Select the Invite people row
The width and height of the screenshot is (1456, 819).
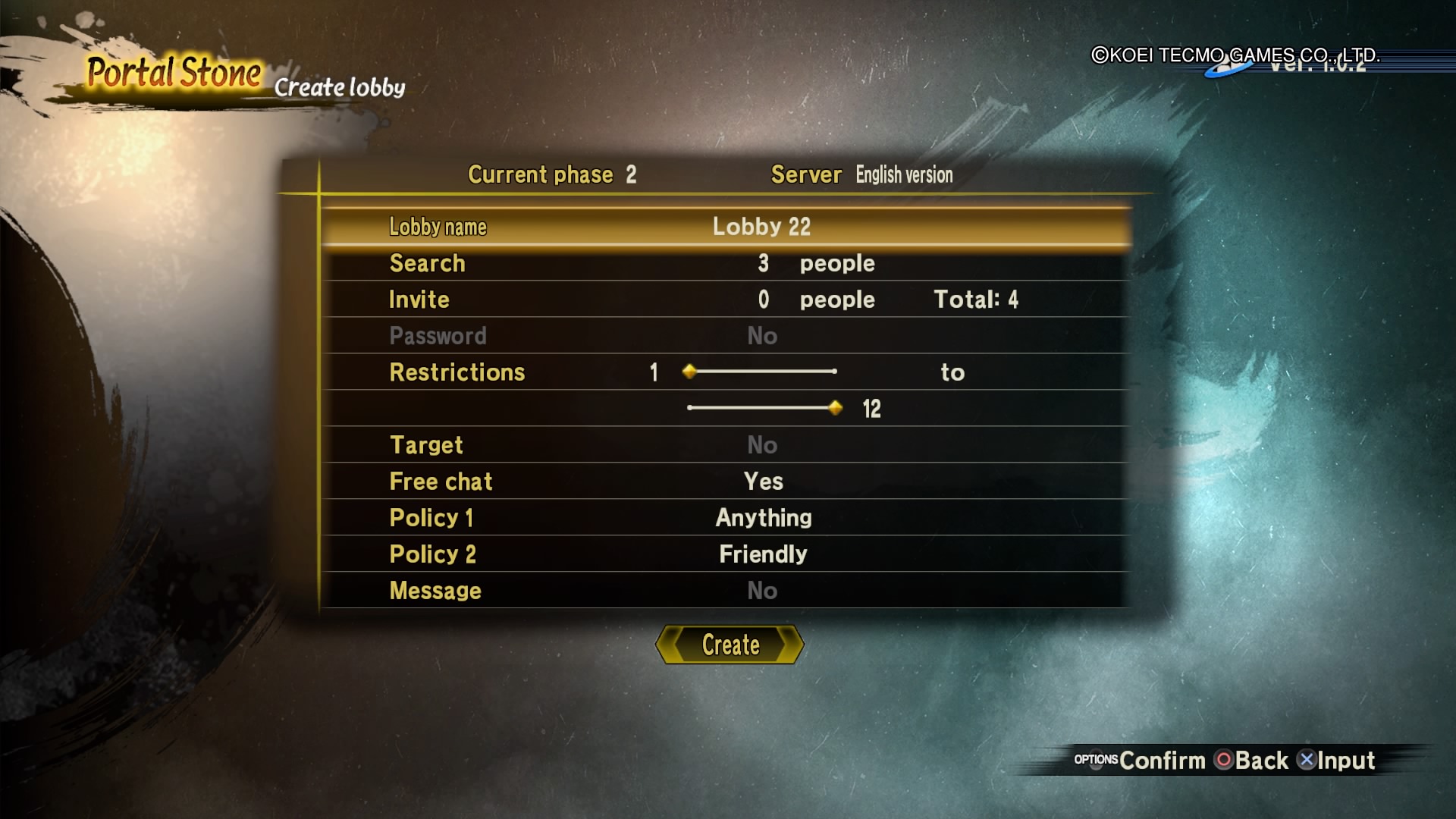726,300
